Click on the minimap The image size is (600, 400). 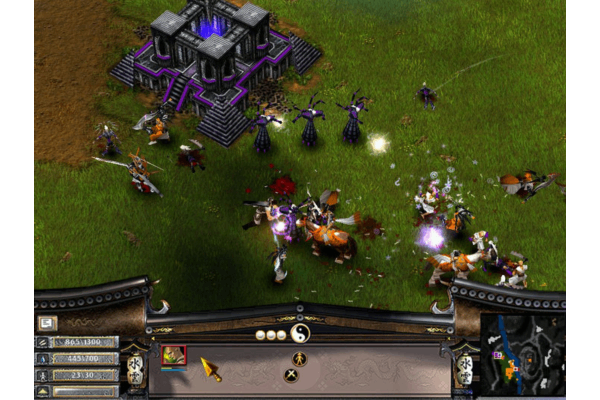click(x=521, y=354)
